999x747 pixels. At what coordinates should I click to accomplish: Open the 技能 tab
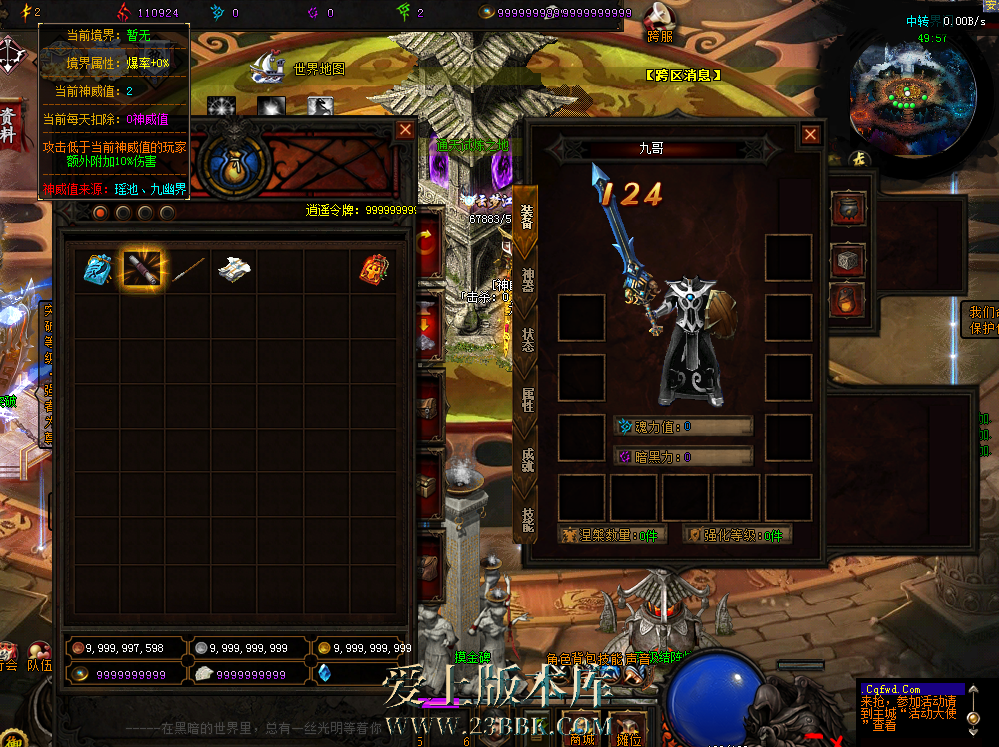pos(527,517)
